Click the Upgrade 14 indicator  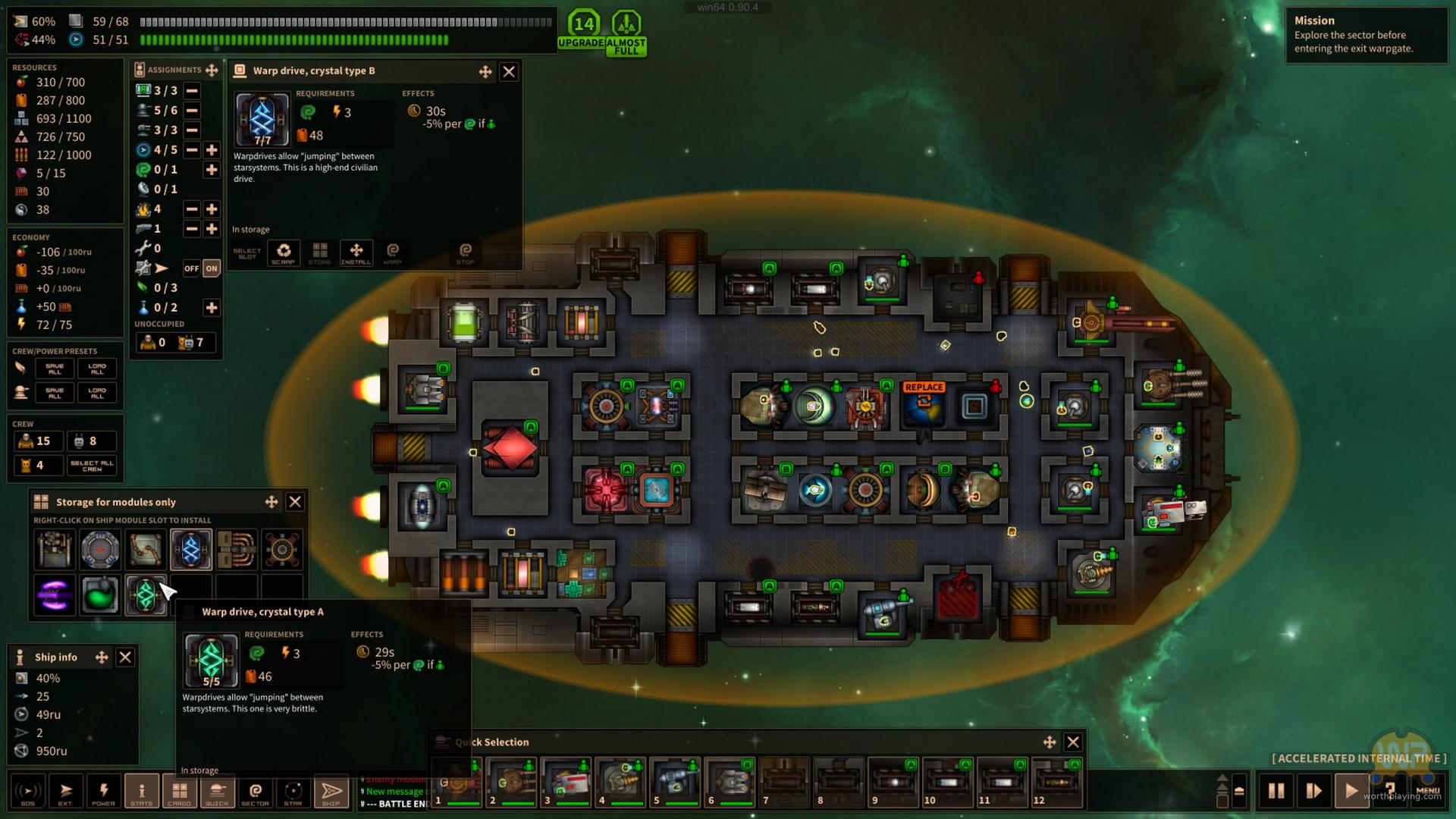click(582, 29)
